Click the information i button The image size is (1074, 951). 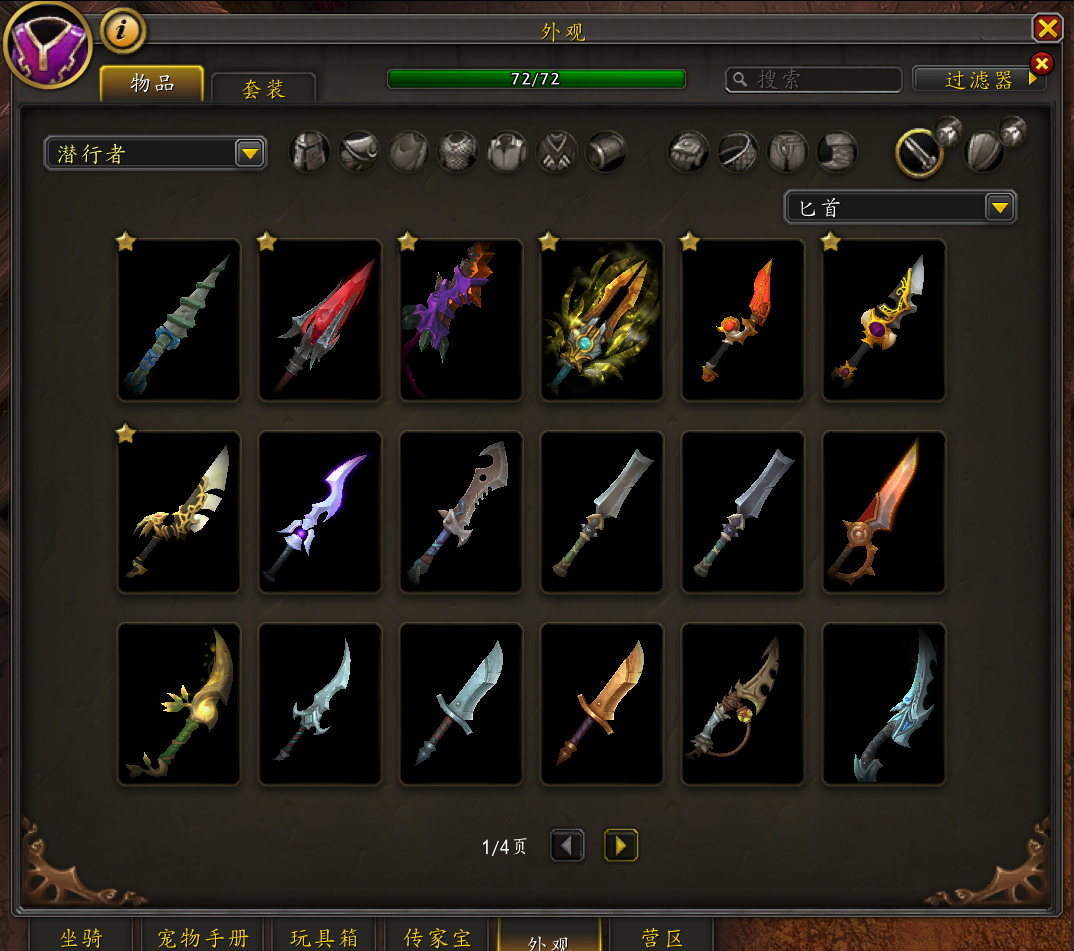coord(123,31)
